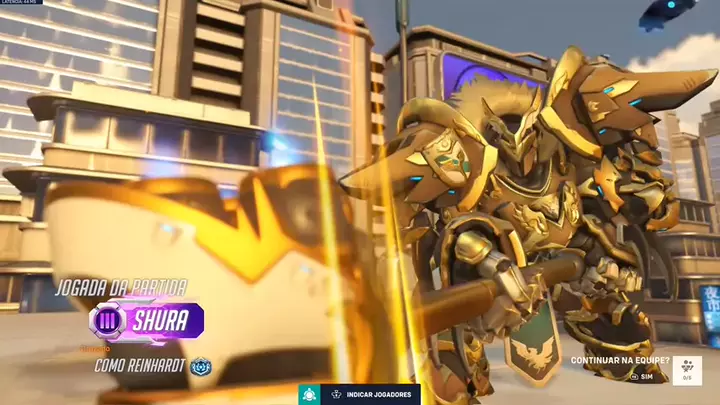Screen dimensions: 720x405
Task: Open the Indicar Jogadores endorsement panel
Action: [x=370, y=394]
